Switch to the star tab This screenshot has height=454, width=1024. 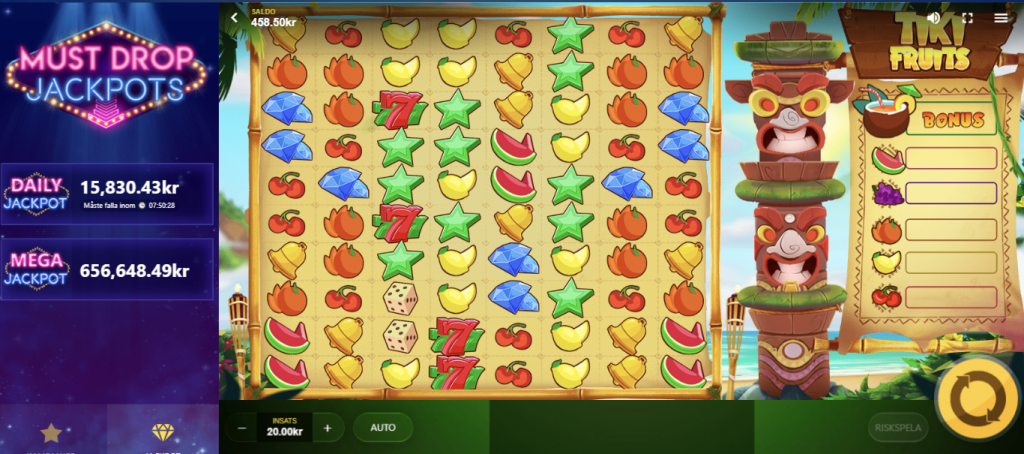coord(52,432)
